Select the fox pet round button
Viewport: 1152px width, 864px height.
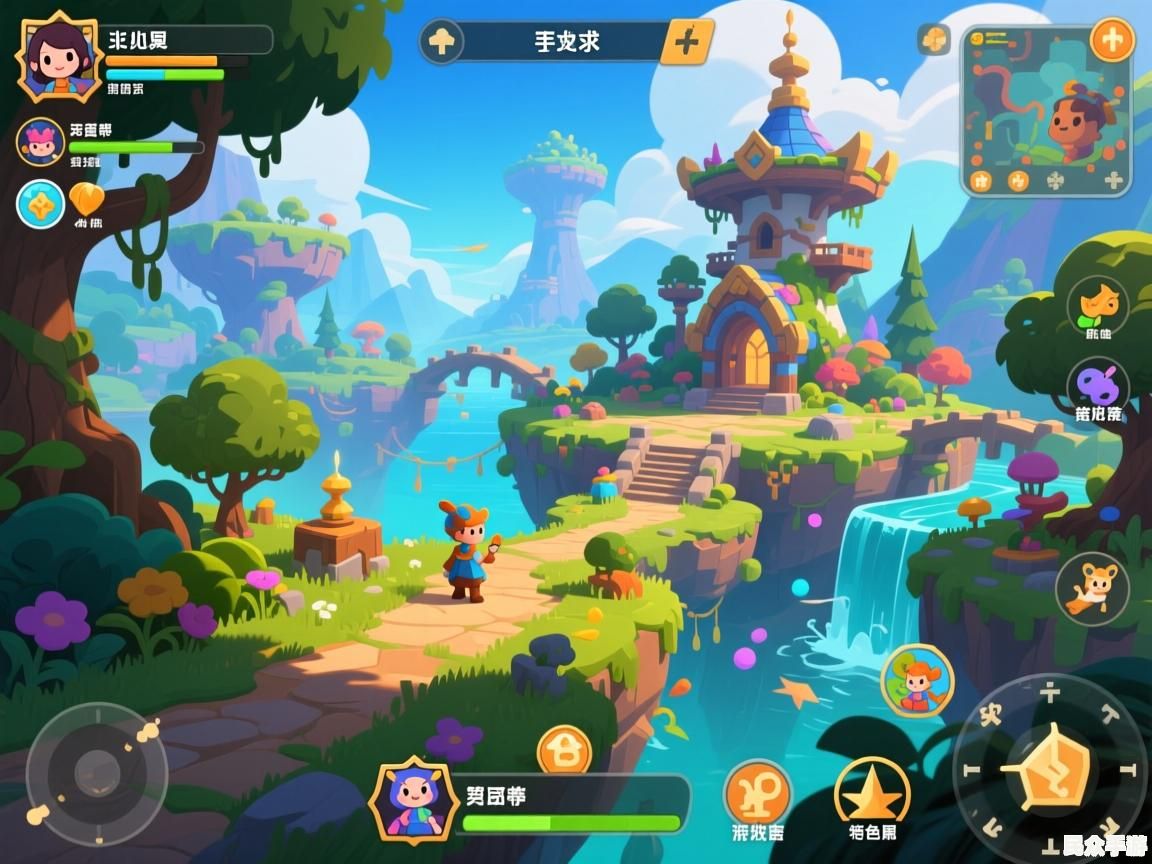[x=1092, y=589]
